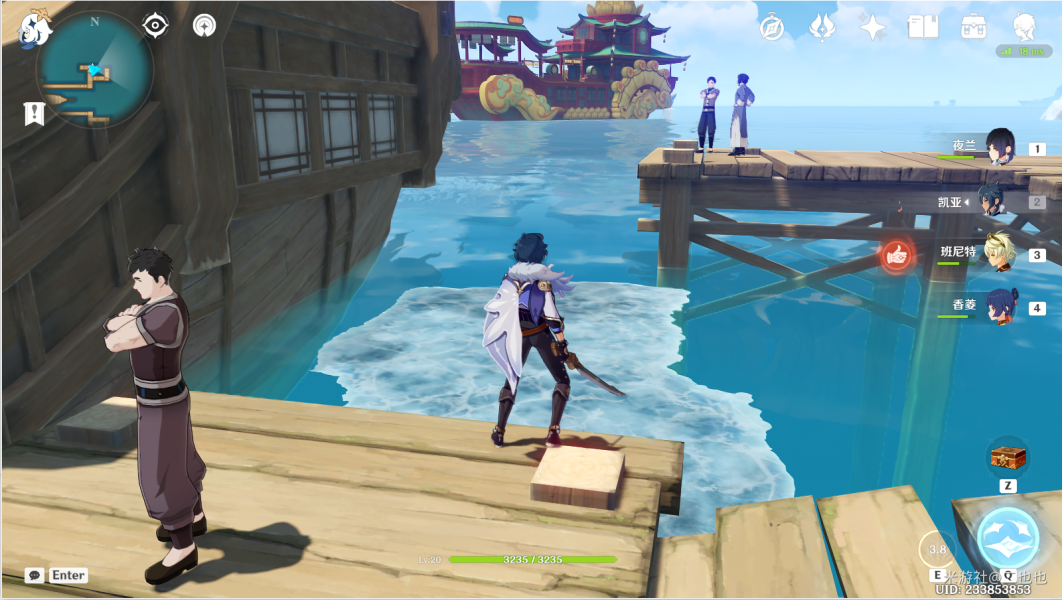Click the compass icon in the top bar
This screenshot has width=1062, height=600.
(772, 27)
